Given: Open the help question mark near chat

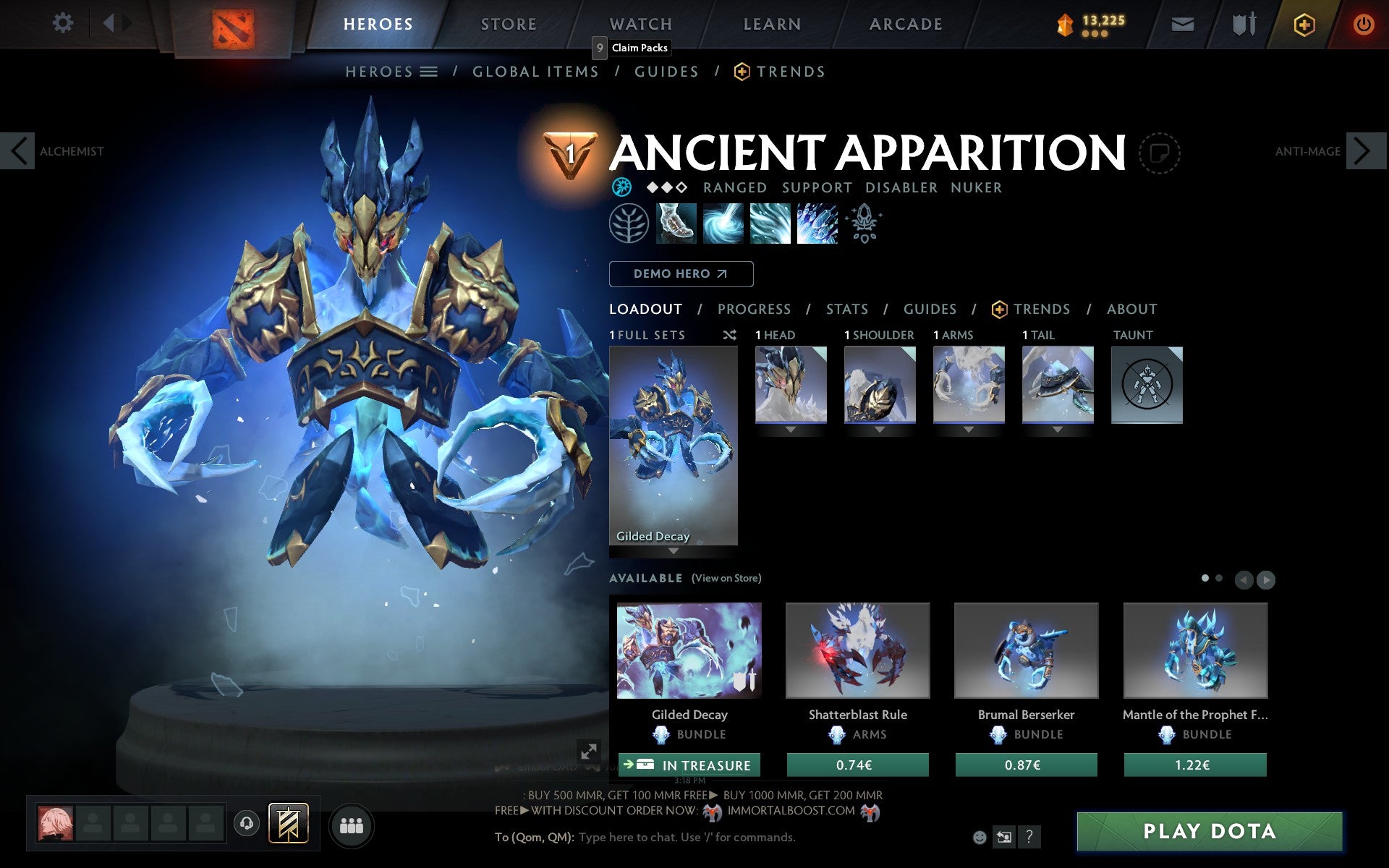Looking at the screenshot, I should 1029,837.
